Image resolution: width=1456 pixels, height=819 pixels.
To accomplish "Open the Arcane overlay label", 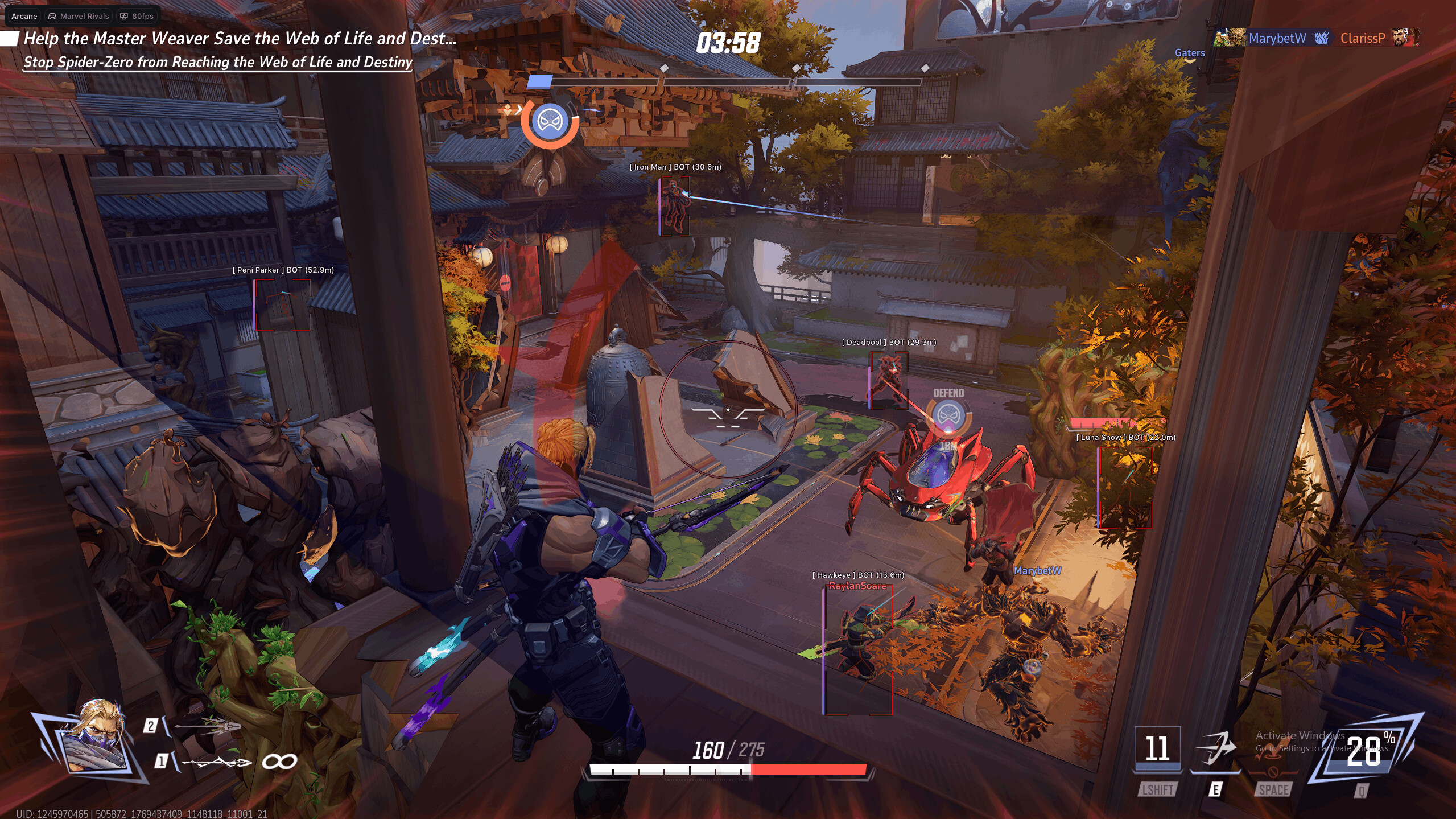I will (24, 16).
